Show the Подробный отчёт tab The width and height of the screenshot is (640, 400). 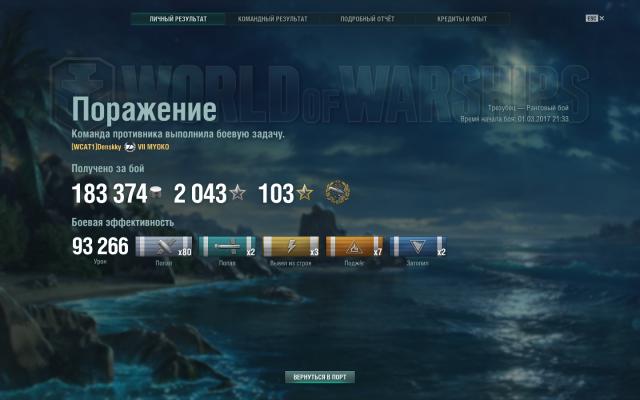367,19
